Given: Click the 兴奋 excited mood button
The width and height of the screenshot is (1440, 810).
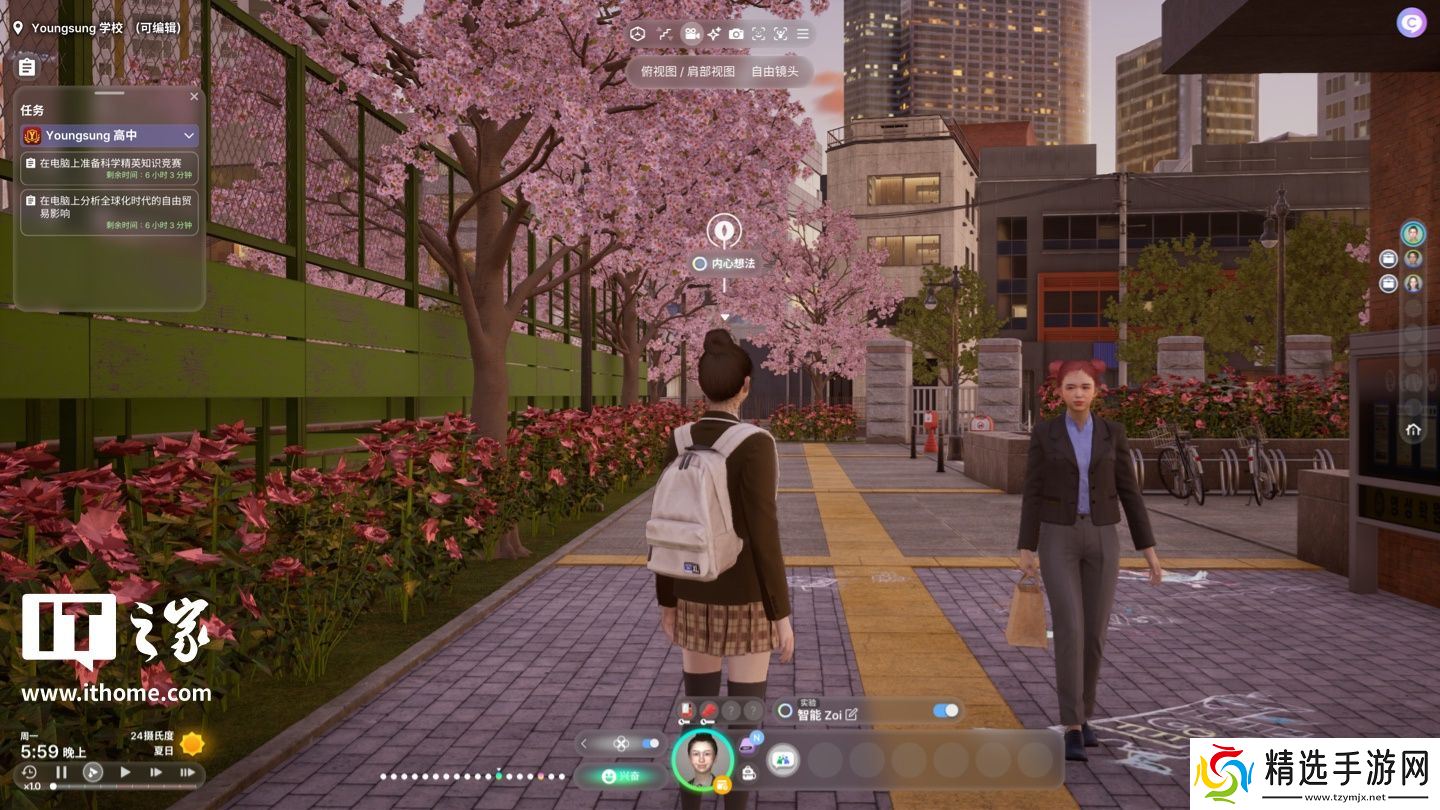Looking at the screenshot, I should [x=620, y=775].
